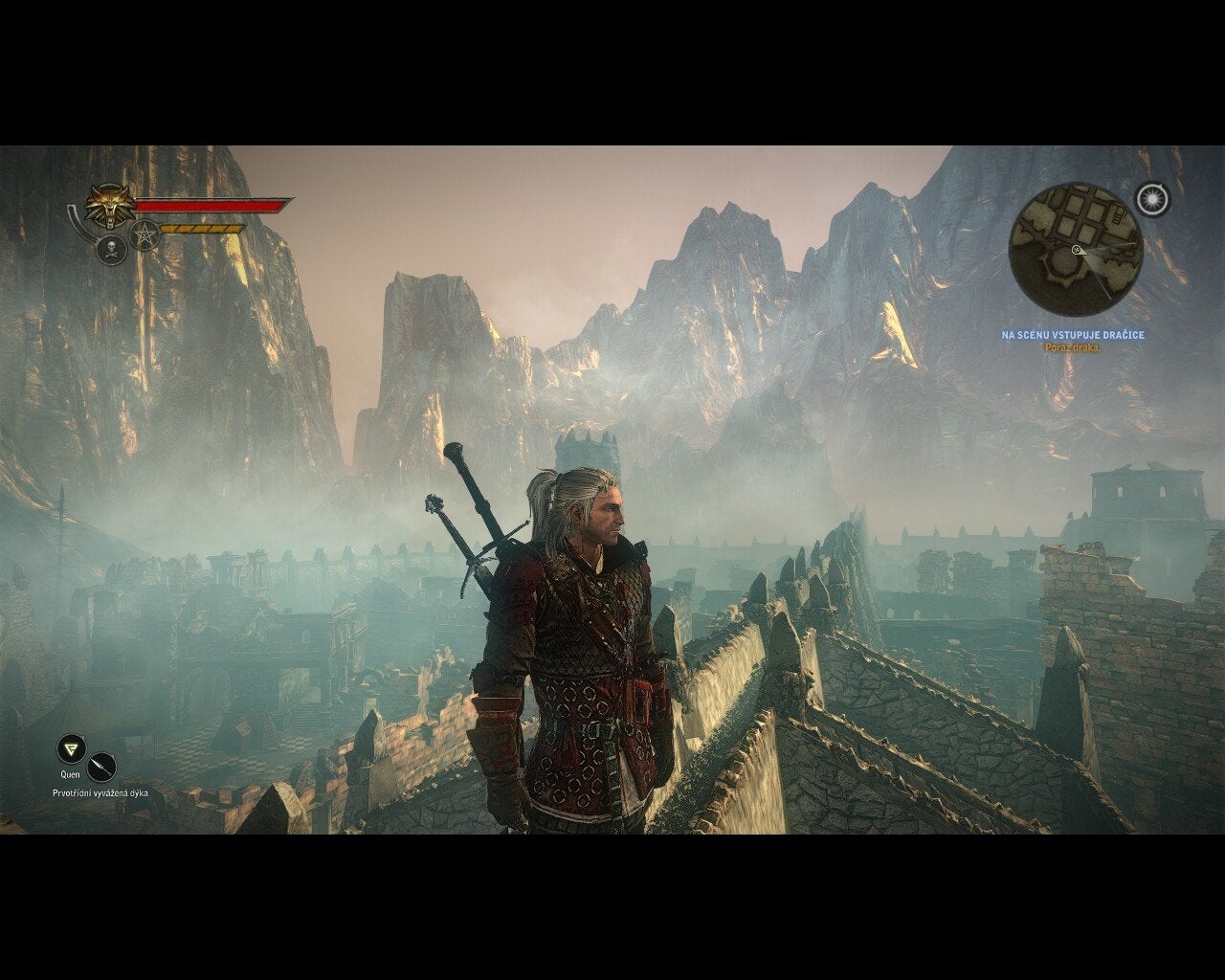Click the sun time-of-day icon
The image size is (1225, 980).
[x=1153, y=198]
